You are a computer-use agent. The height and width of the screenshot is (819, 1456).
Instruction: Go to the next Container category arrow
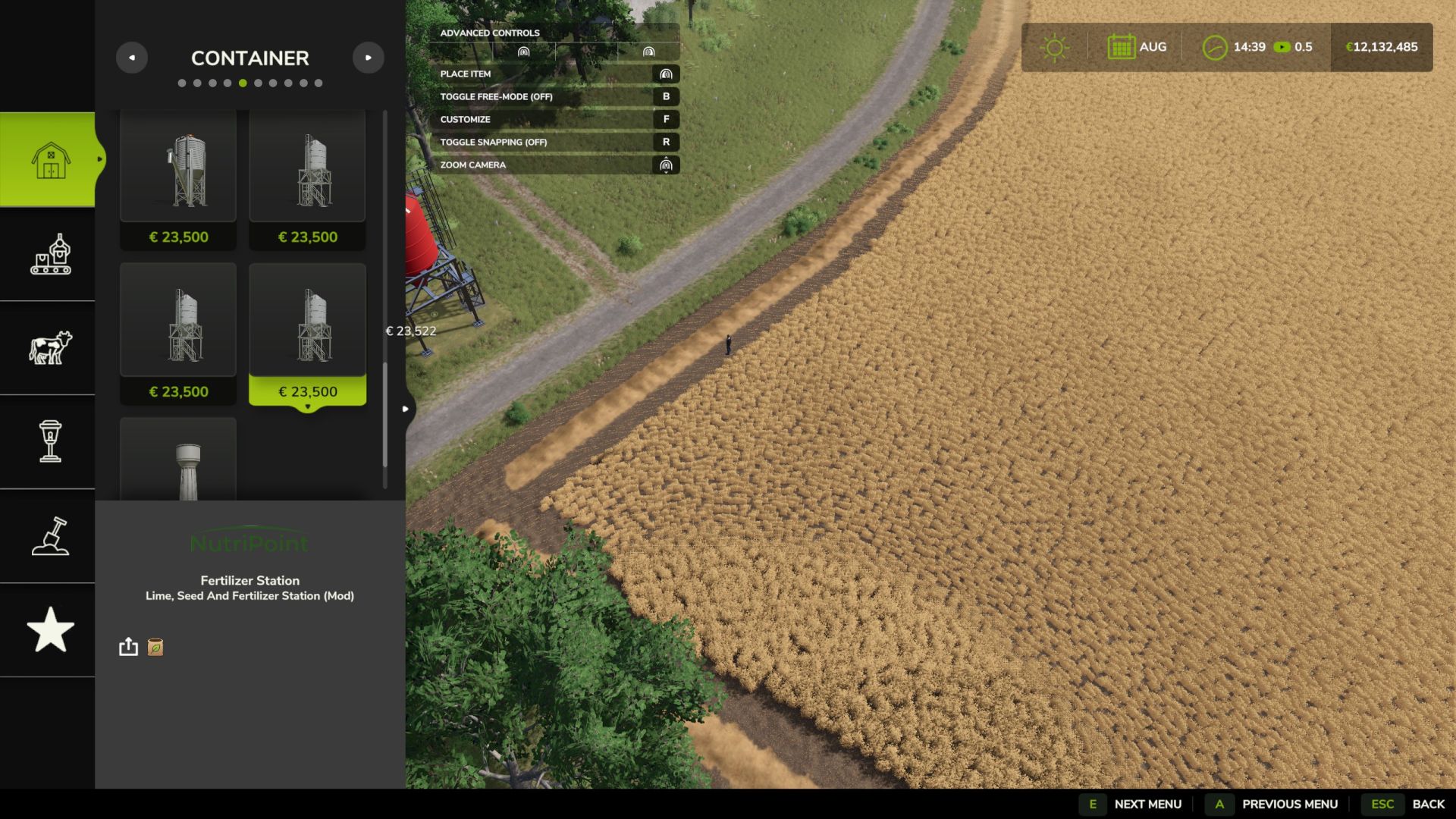click(x=369, y=58)
